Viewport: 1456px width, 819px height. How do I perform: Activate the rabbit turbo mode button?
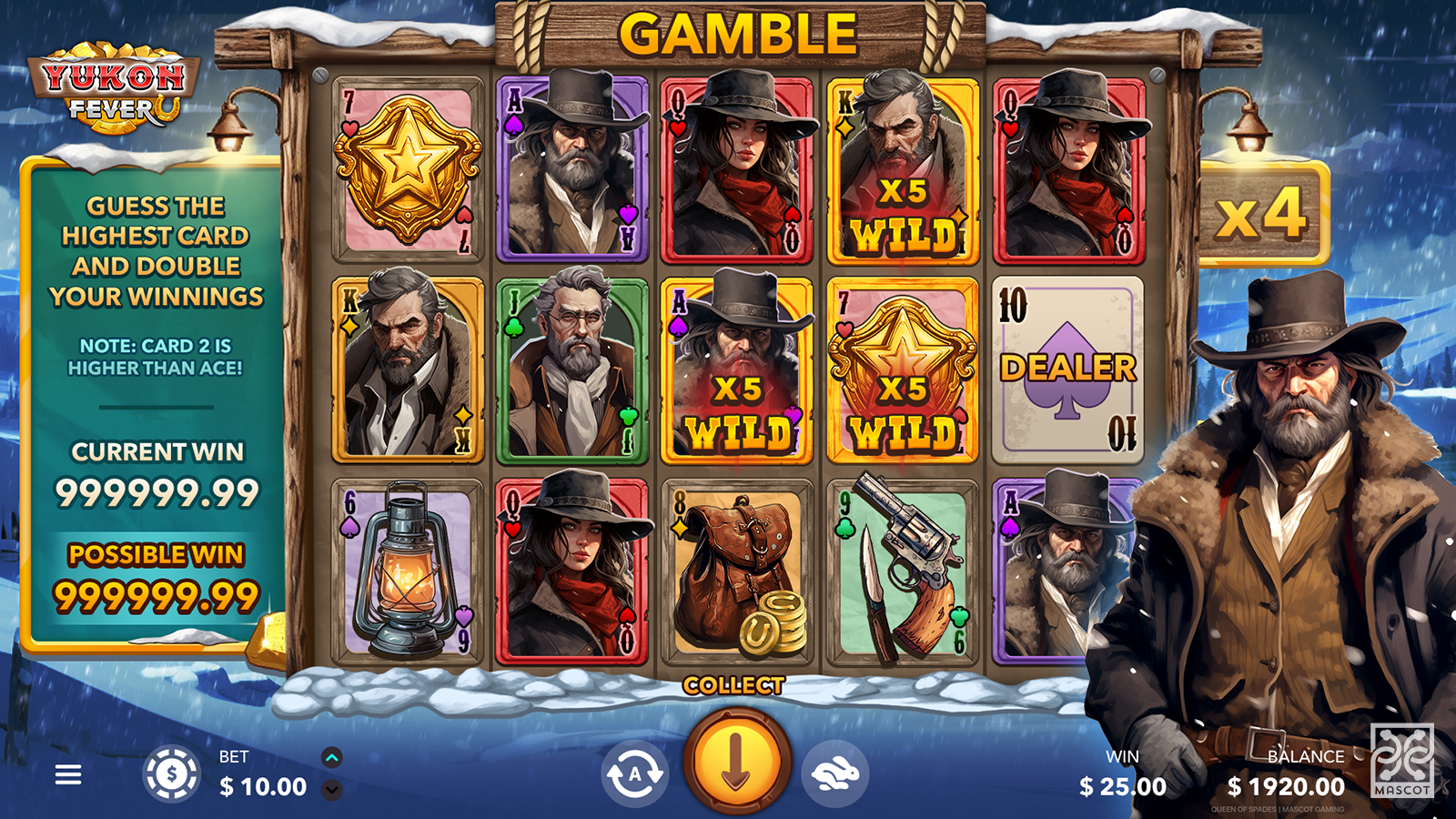834,774
